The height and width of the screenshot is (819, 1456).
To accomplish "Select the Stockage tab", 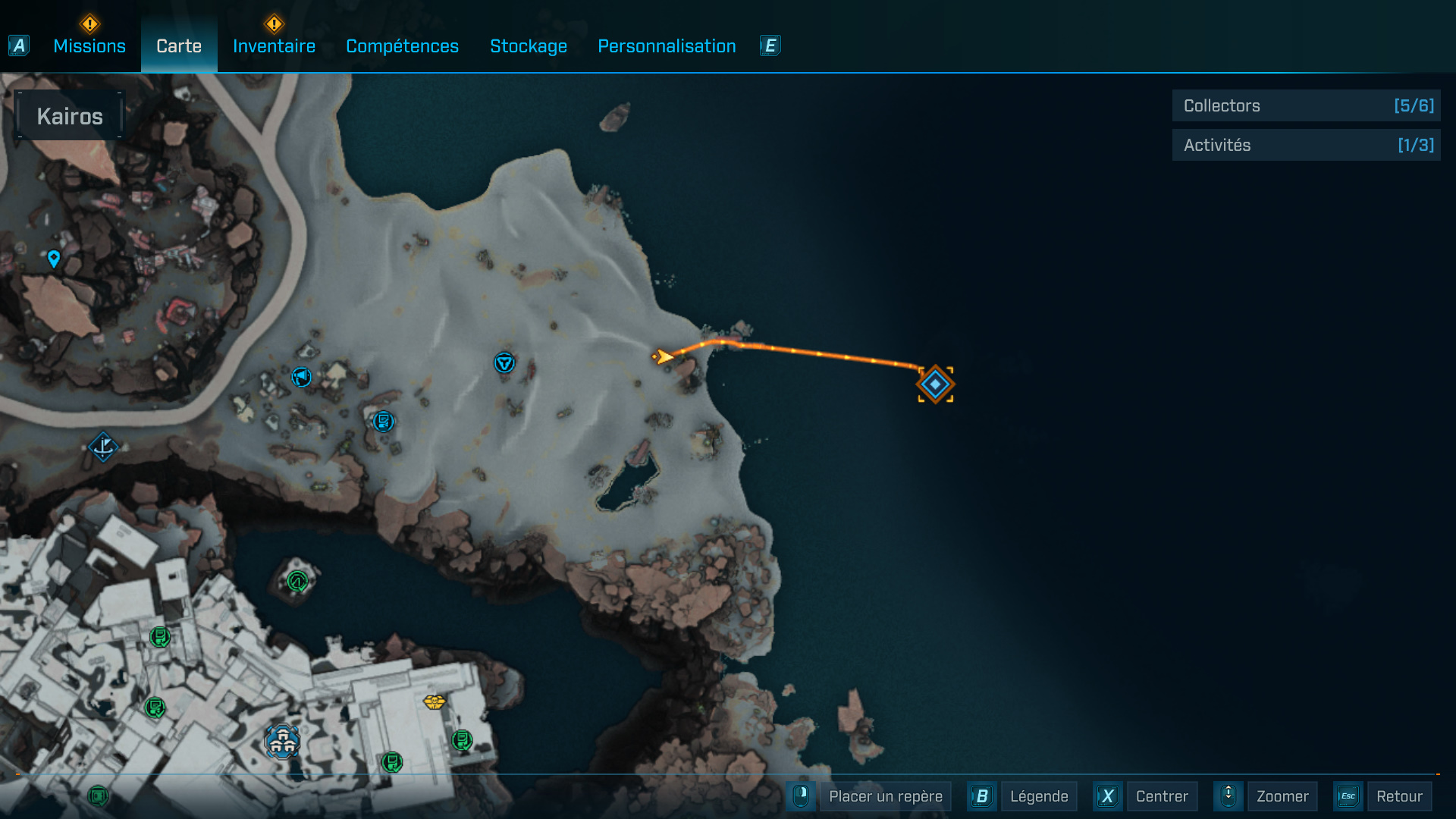I will (529, 46).
